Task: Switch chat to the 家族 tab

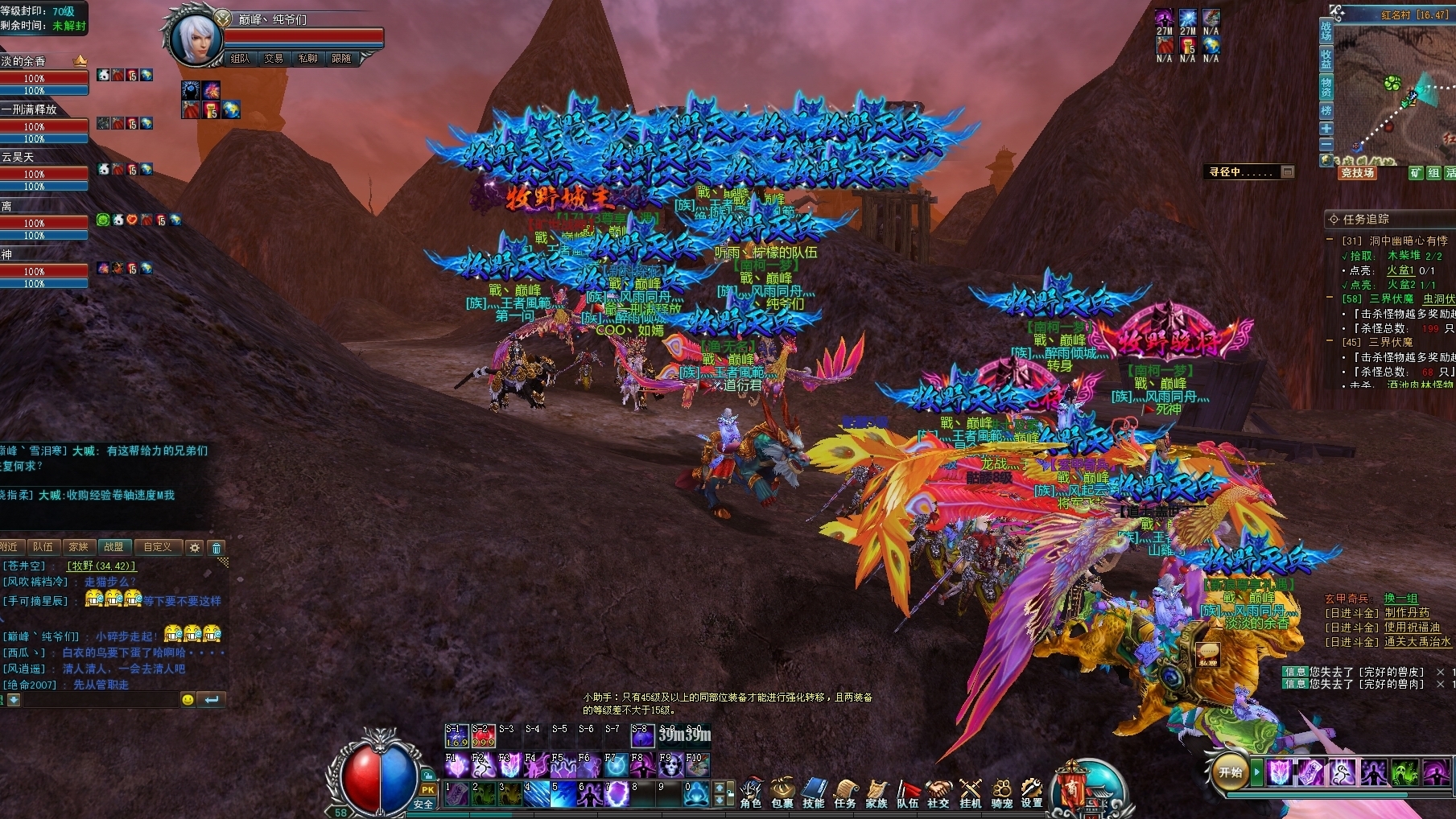Action: (78, 547)
